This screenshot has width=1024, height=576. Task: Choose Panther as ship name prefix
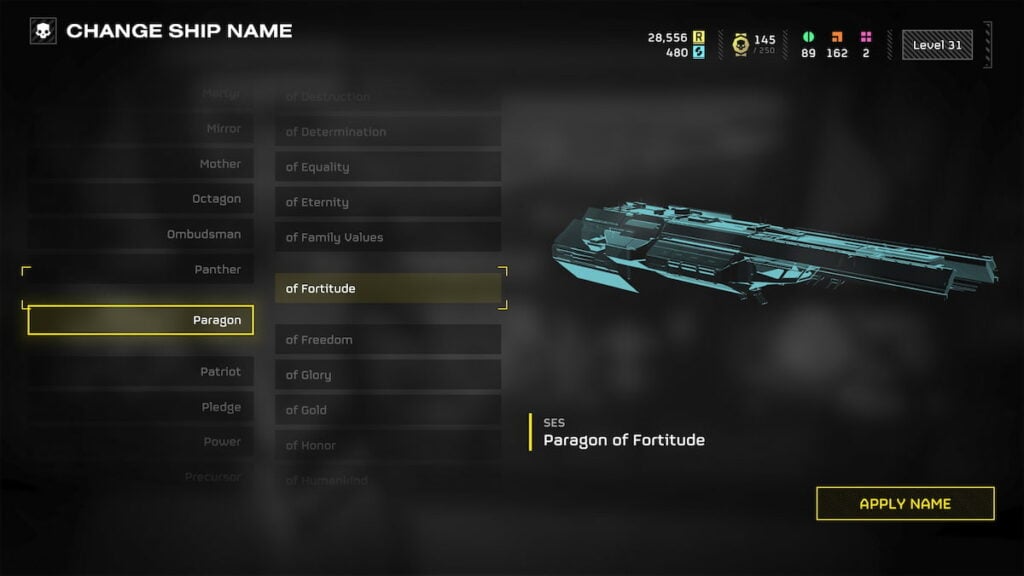pos(141,269)
